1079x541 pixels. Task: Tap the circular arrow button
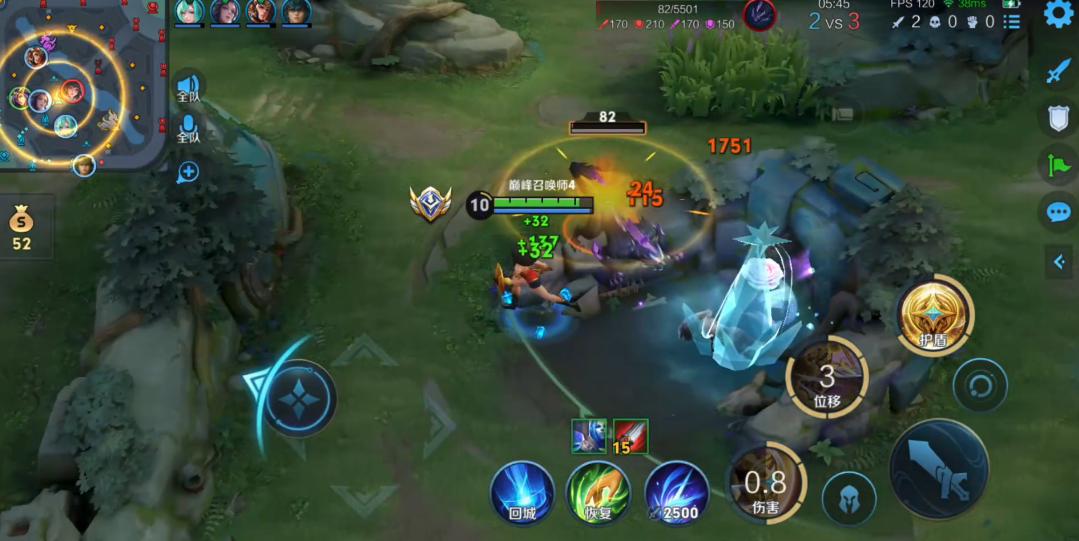click(x=979, y=385)
